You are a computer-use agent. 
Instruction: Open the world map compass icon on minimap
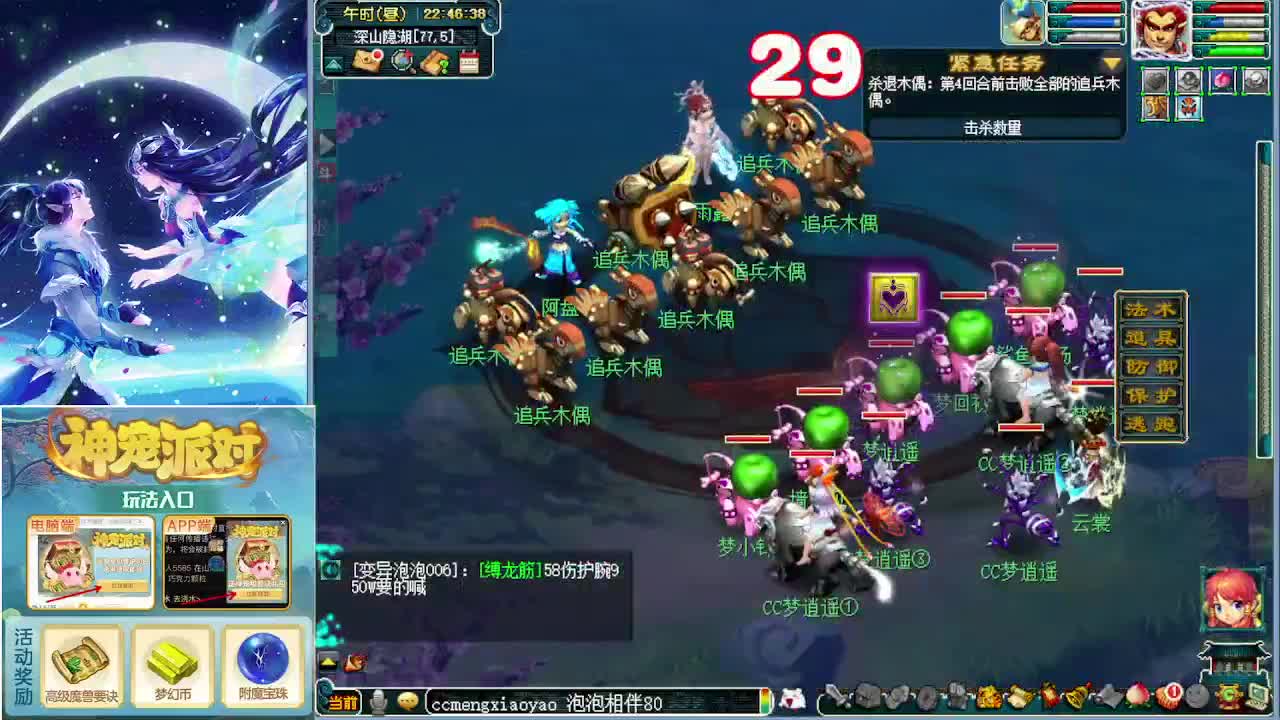(x=403, y=61)
